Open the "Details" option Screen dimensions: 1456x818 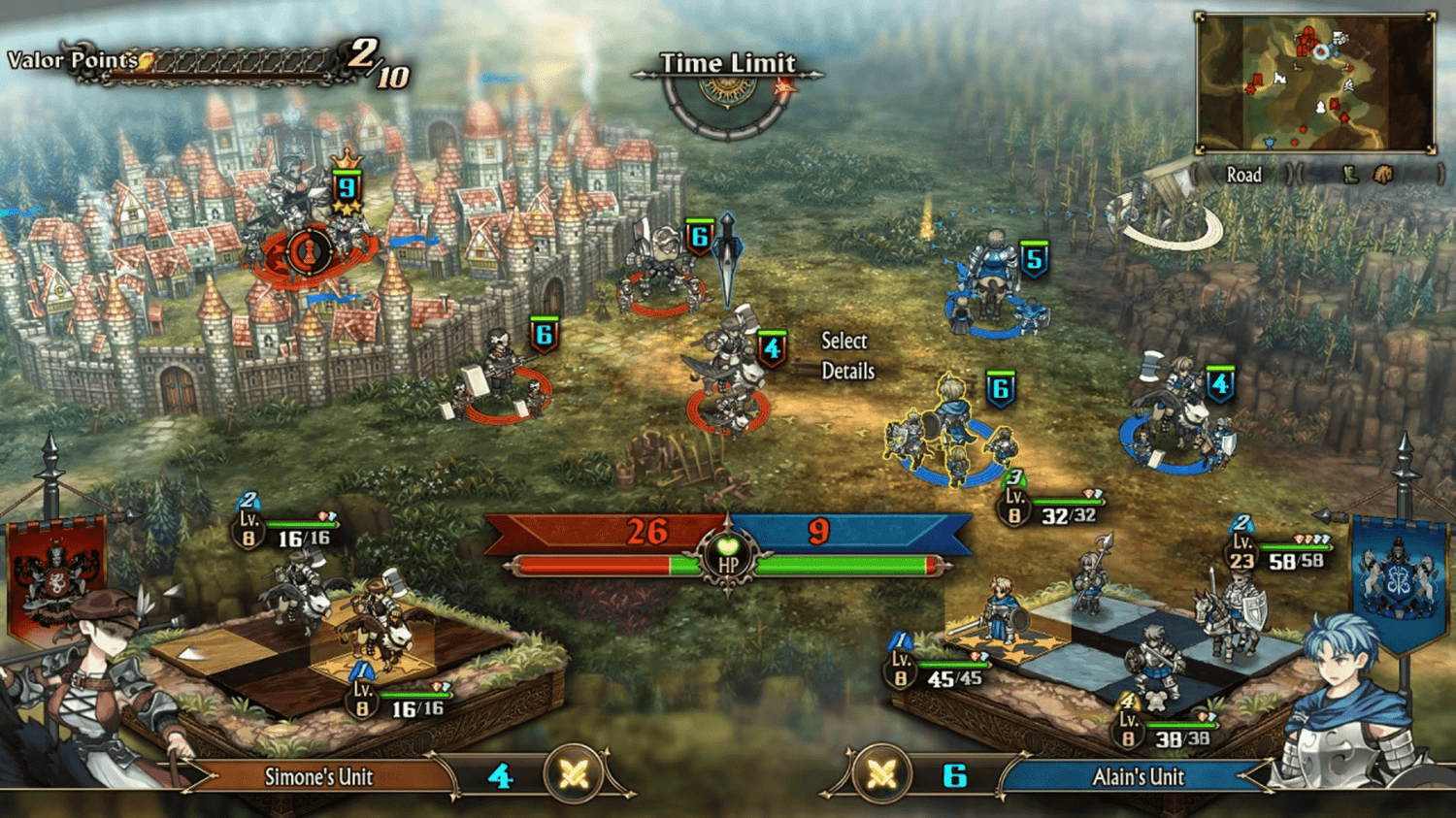click(847, 372)
